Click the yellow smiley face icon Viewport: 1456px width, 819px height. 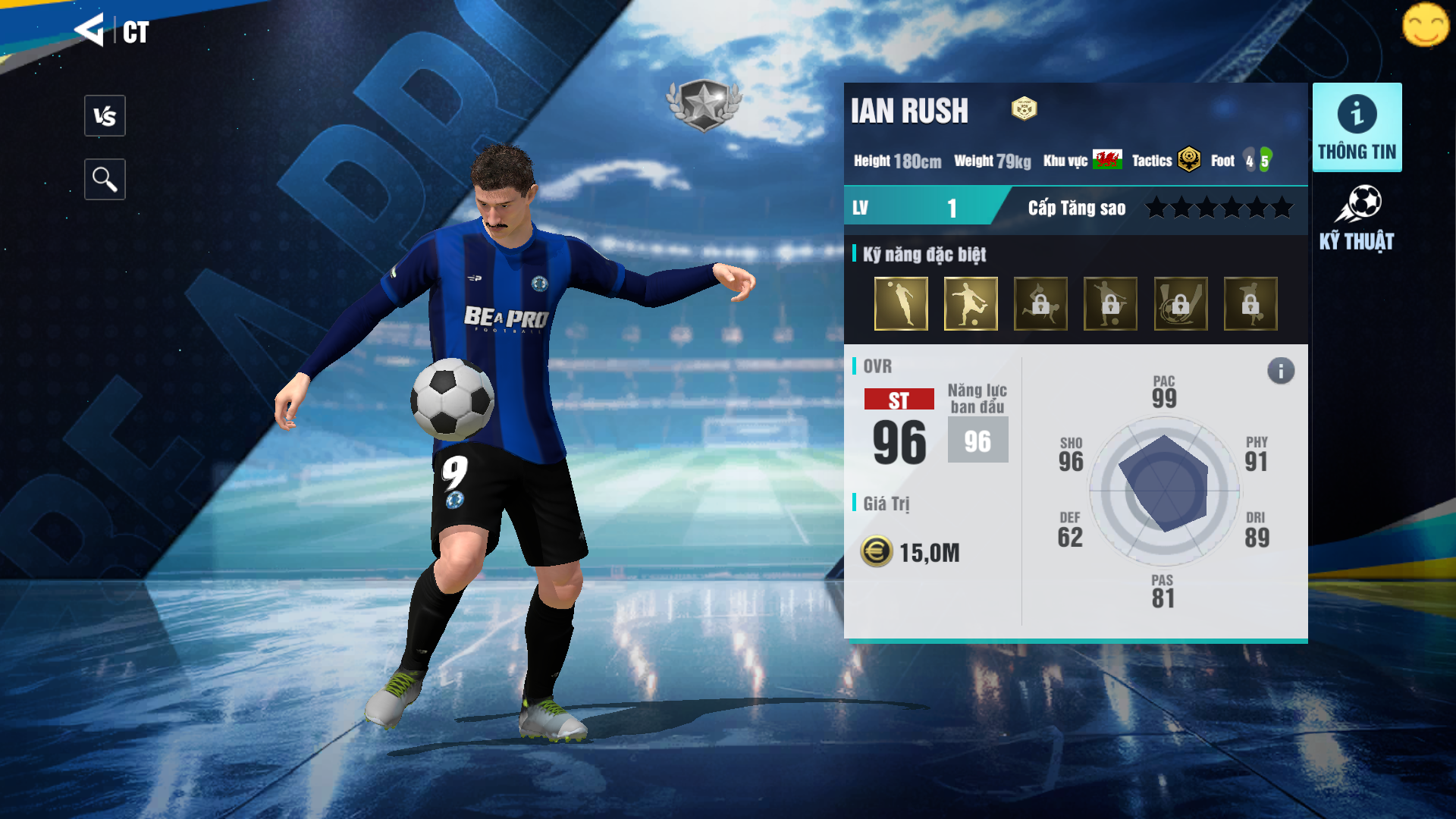(x=1425, y=25)
